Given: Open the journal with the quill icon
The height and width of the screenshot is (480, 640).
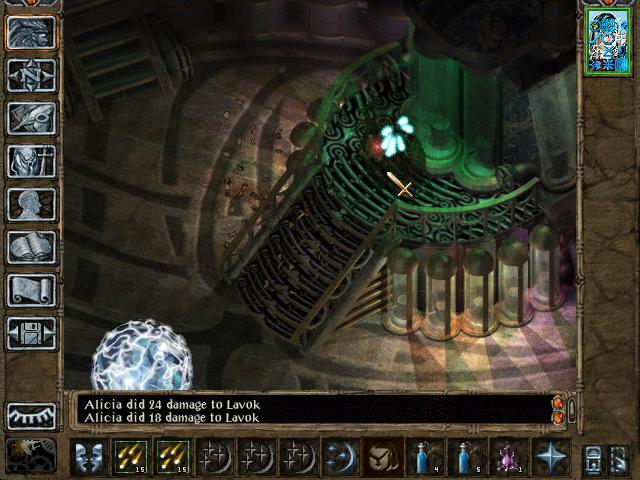Looking at the screenshot, I should tap(31, 118).
